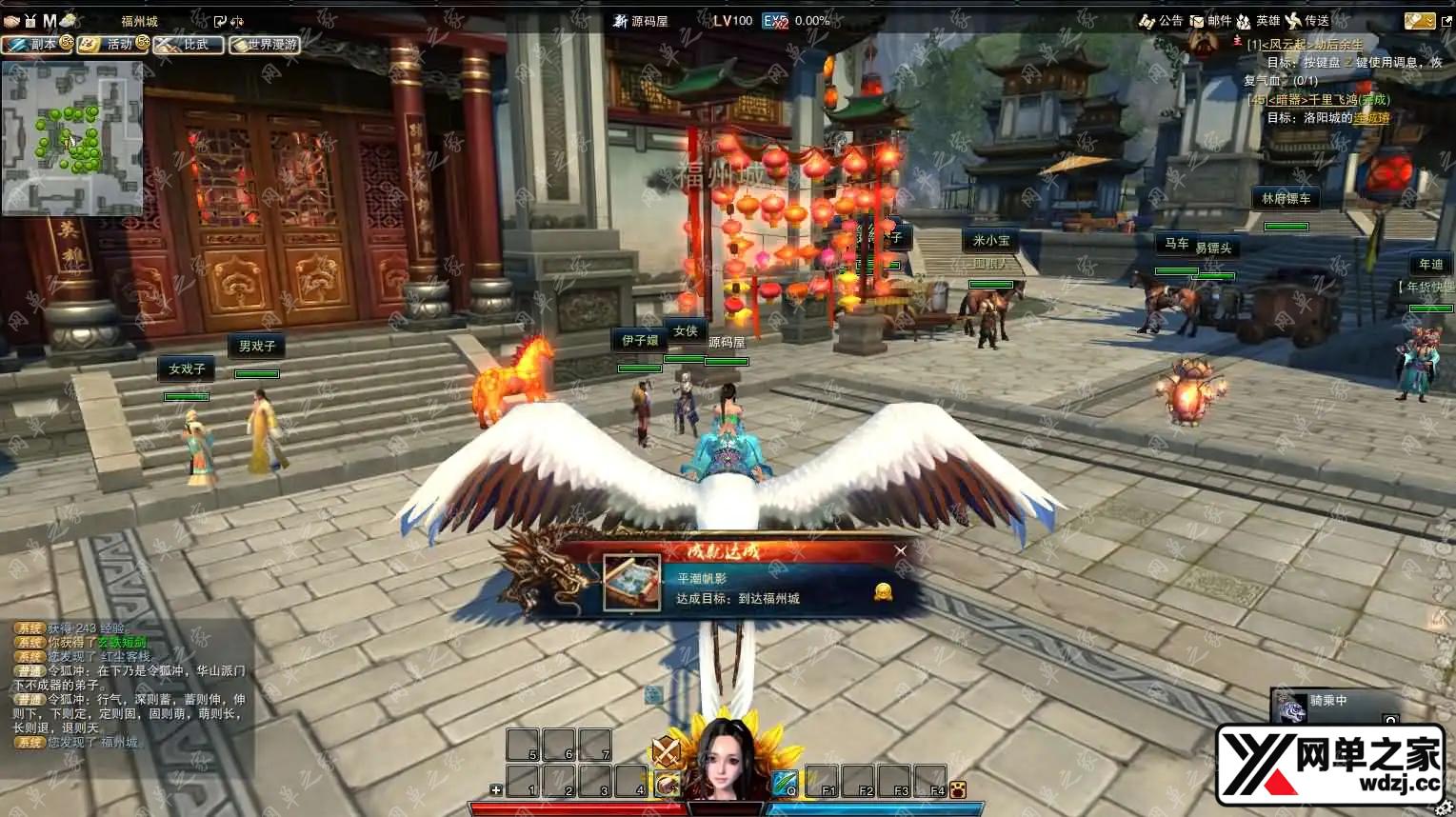The height and width of the screenshot is (817, 1456).
Task: Open the 活动 events panel
Action: coord(113,44)
